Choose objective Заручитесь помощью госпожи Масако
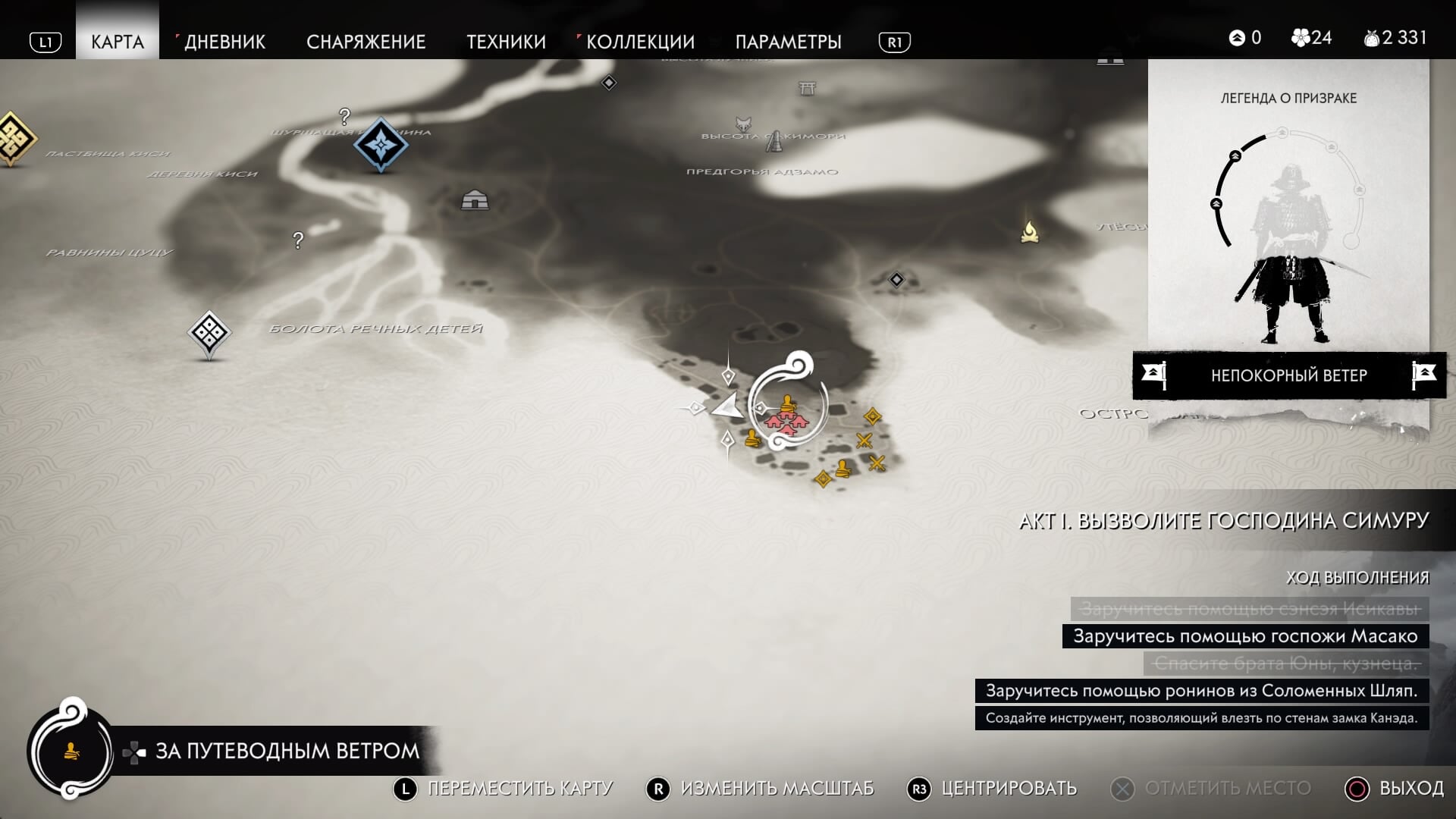The height and width of the screenshot is (819, 1456). point(1245,636)
